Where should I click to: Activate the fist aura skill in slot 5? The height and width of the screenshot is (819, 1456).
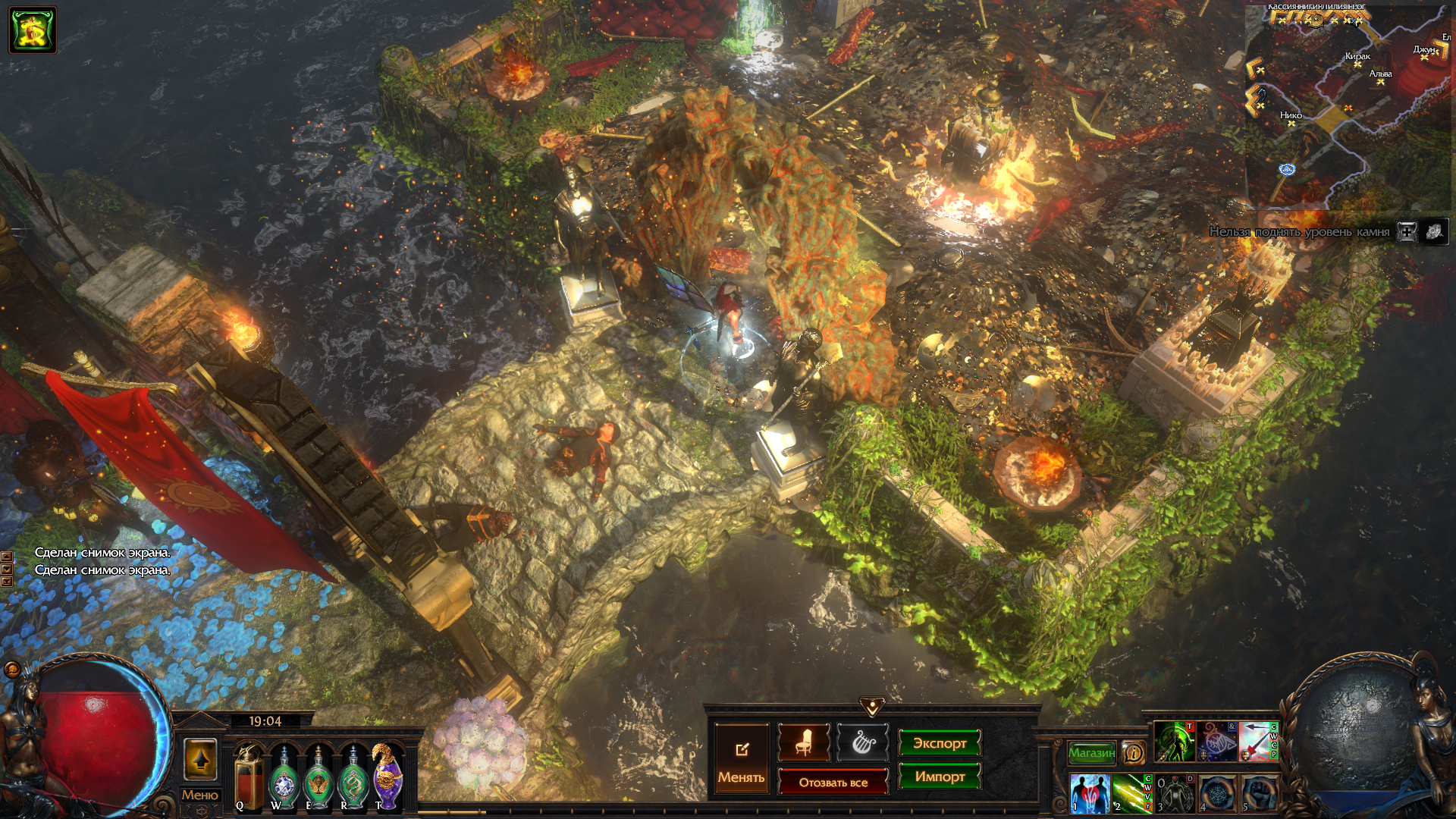coord(1259,792)
